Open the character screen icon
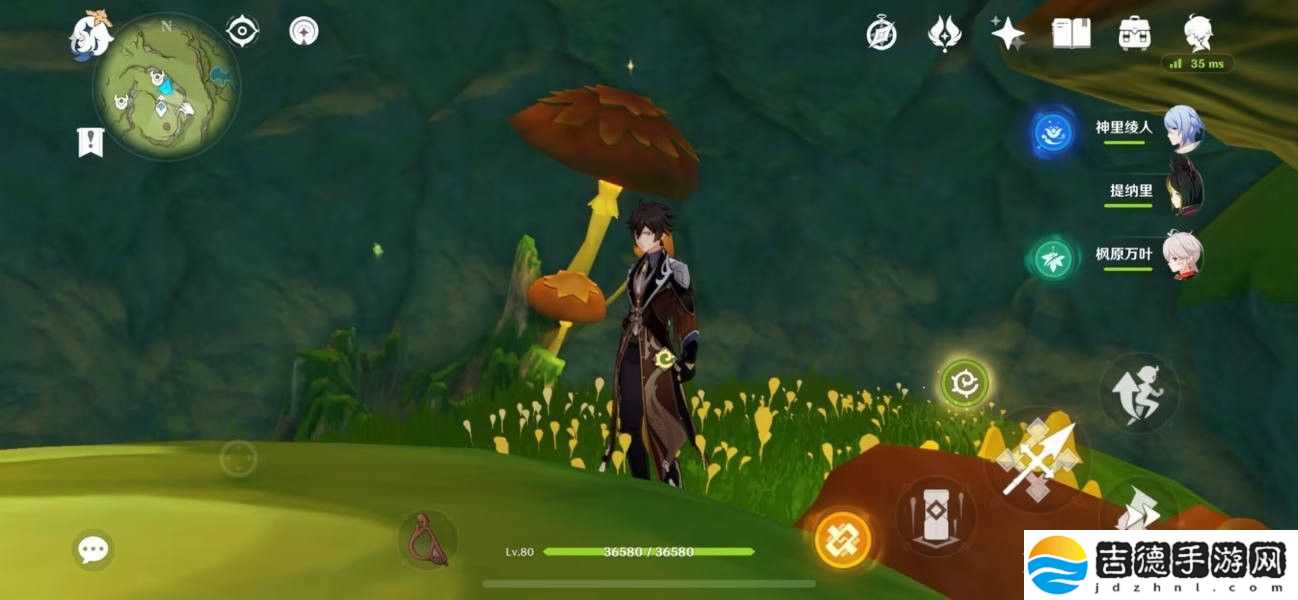The image size is (1298, 600). [1197, 34]
